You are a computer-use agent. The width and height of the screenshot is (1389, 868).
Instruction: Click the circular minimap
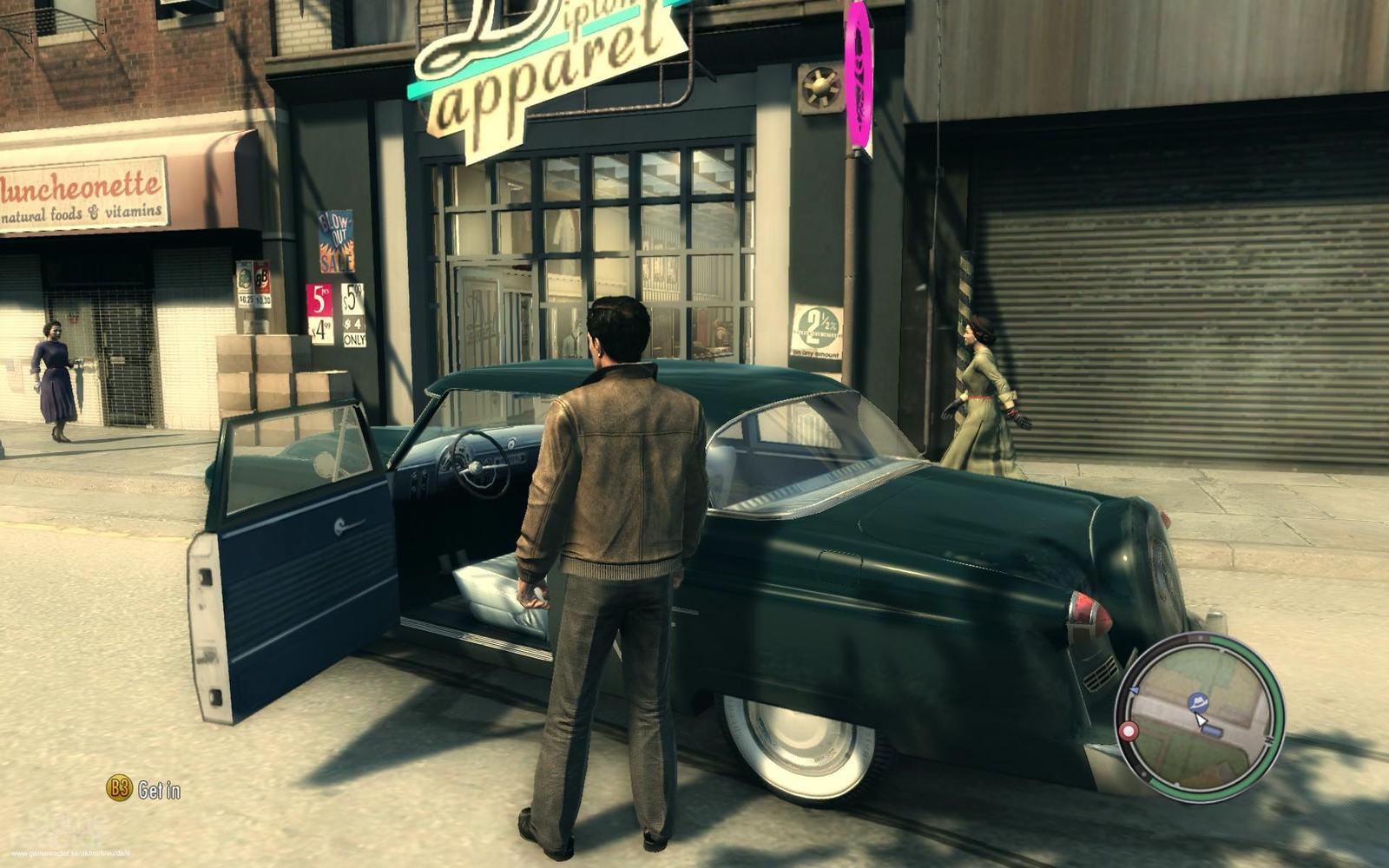pyautogui.click(x=1200, y=717)
